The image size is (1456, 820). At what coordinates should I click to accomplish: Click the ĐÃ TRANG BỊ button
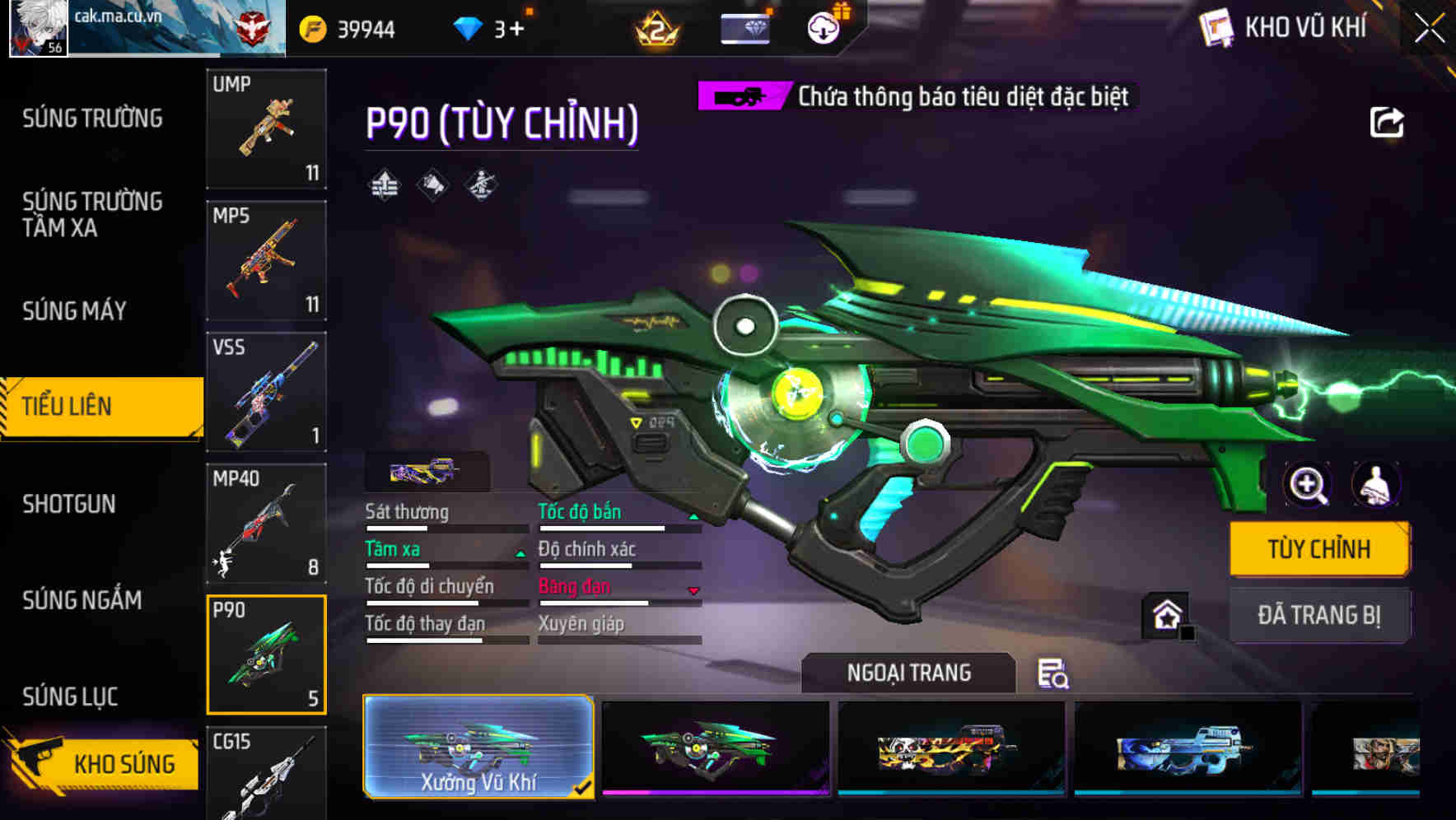coord(1319,615)
